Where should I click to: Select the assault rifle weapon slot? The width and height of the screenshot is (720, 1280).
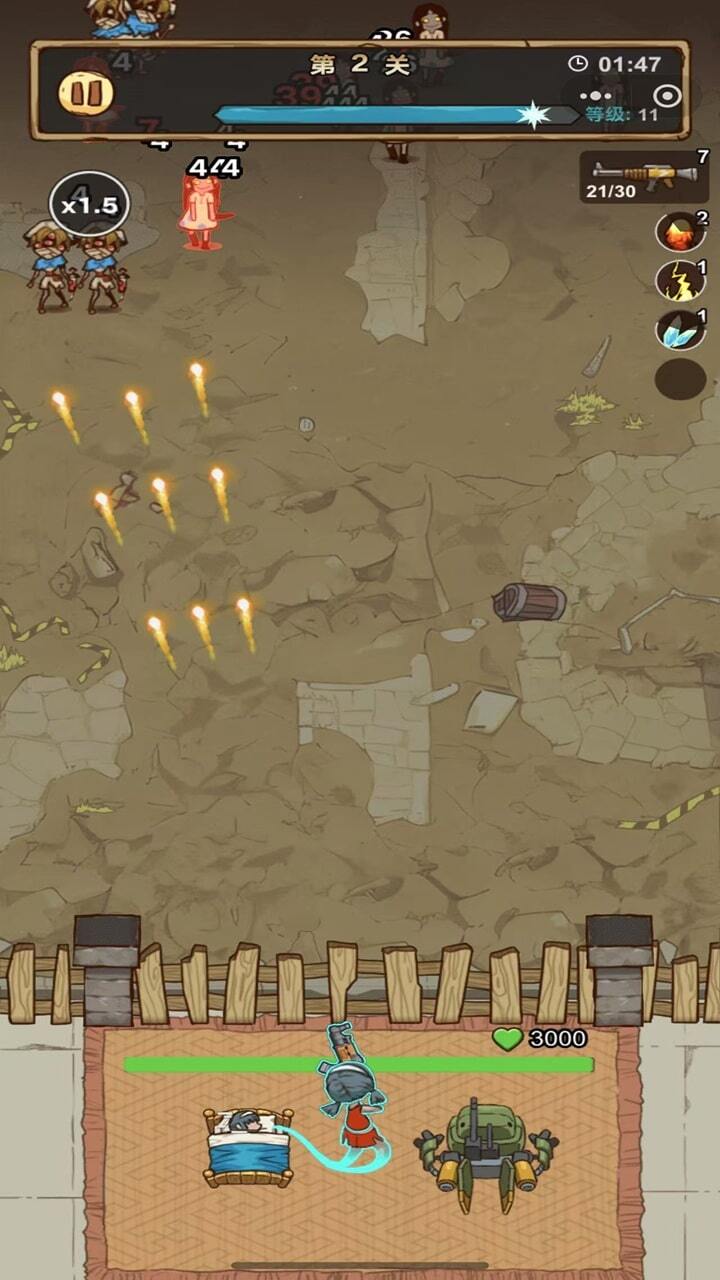(x=644, y=177)
